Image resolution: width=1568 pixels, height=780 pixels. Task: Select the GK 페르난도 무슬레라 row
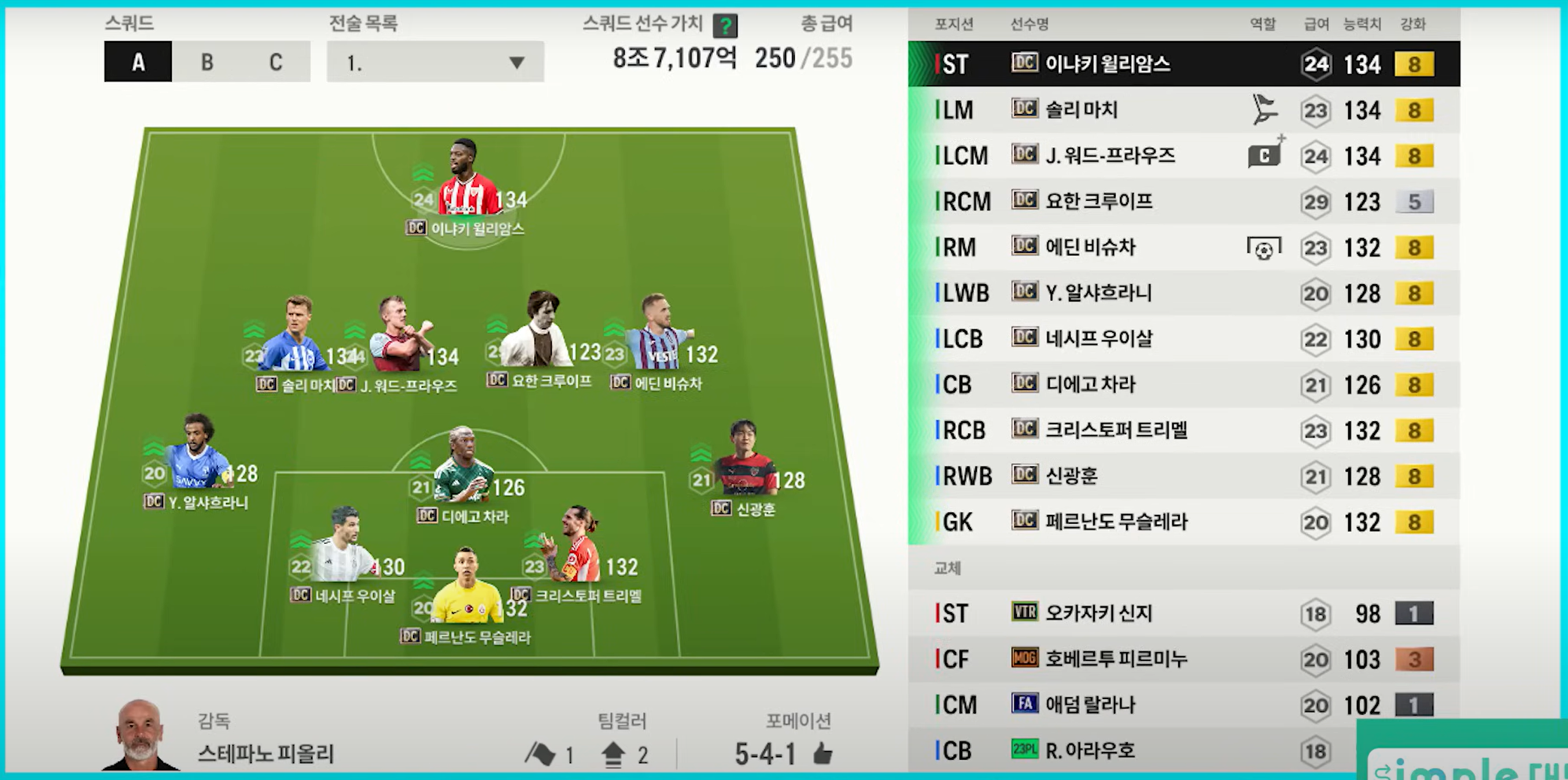[x=1183, y=522]
